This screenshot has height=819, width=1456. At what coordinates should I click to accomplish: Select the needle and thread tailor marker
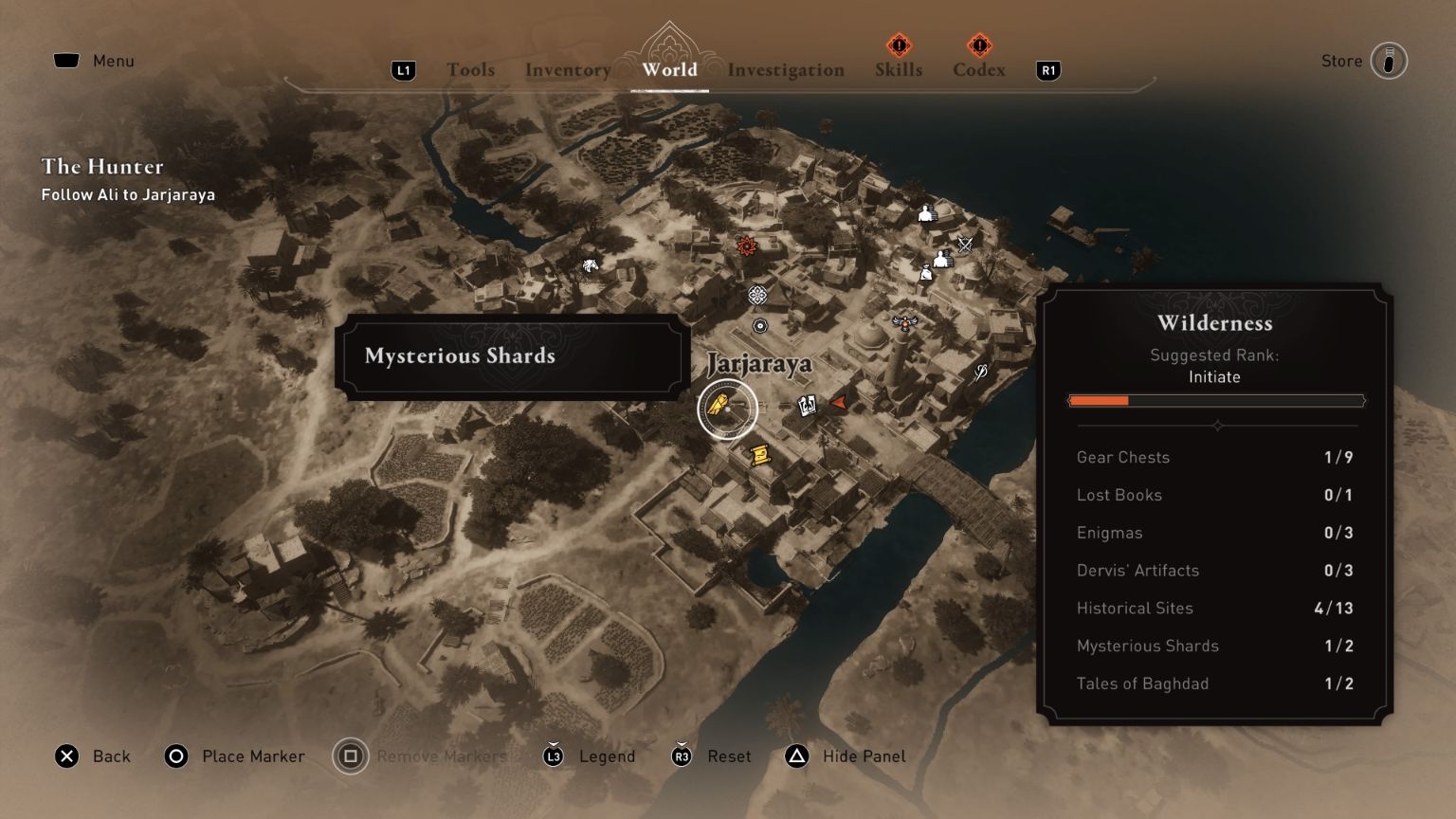tap(980, 372)
